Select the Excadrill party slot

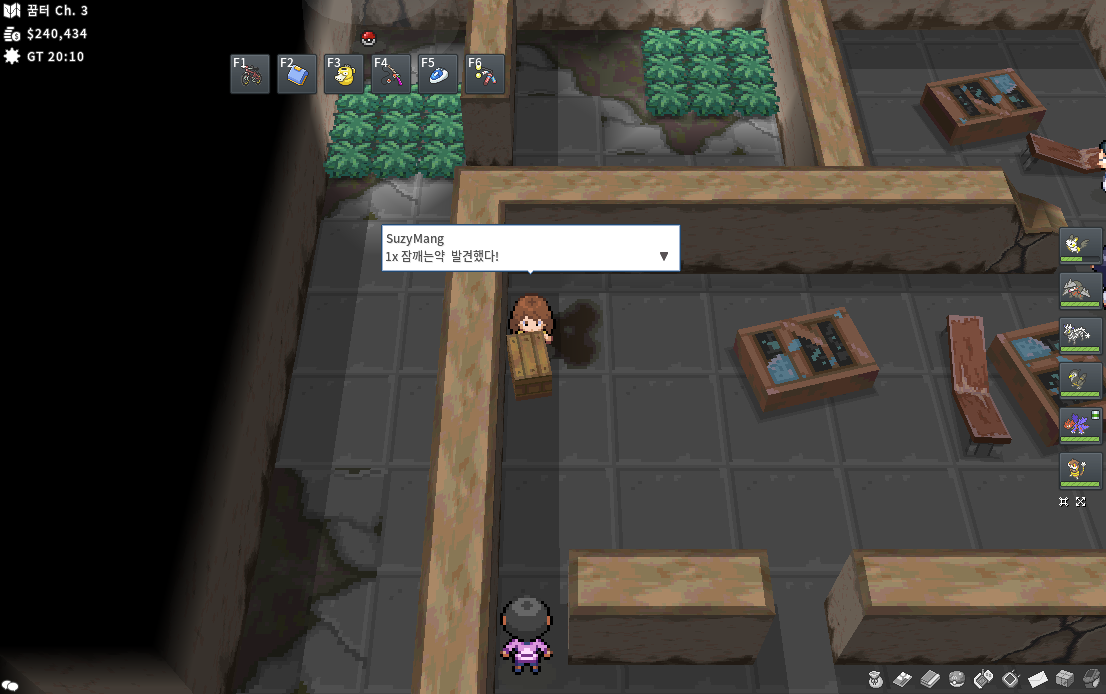(1081, 291)
